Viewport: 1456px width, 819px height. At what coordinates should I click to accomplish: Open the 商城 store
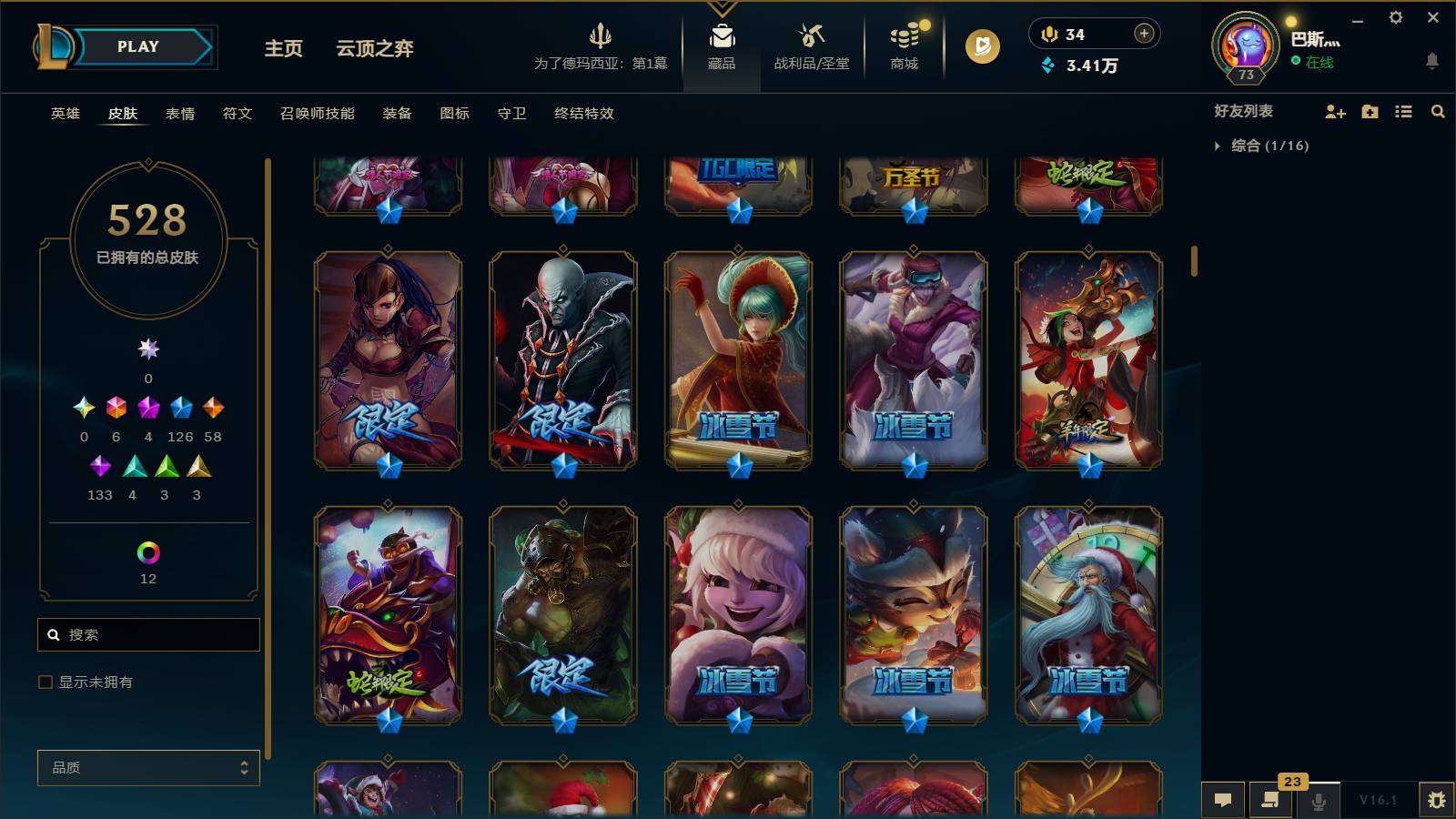point(903,50)
